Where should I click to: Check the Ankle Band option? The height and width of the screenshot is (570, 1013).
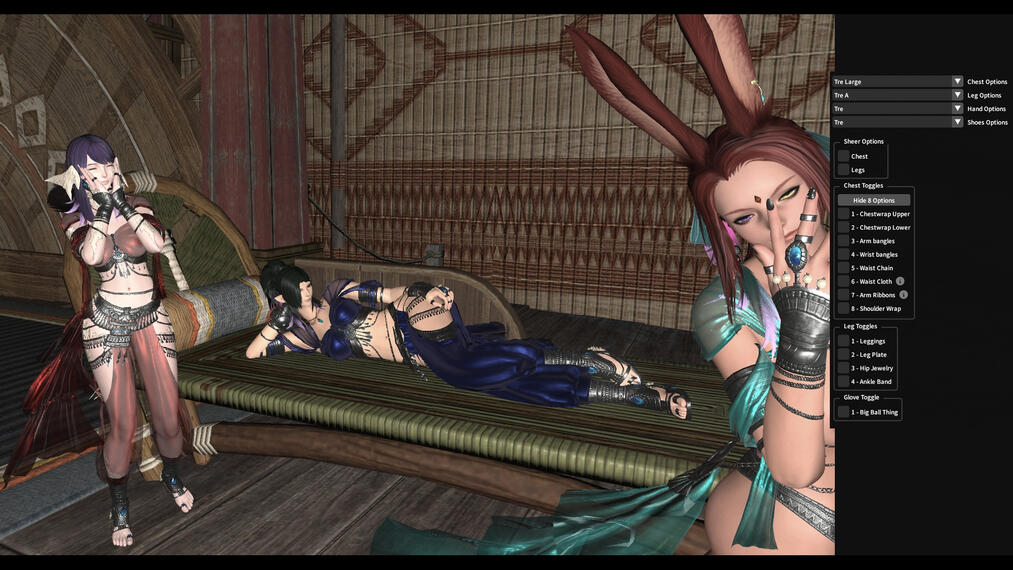[844, 382]
